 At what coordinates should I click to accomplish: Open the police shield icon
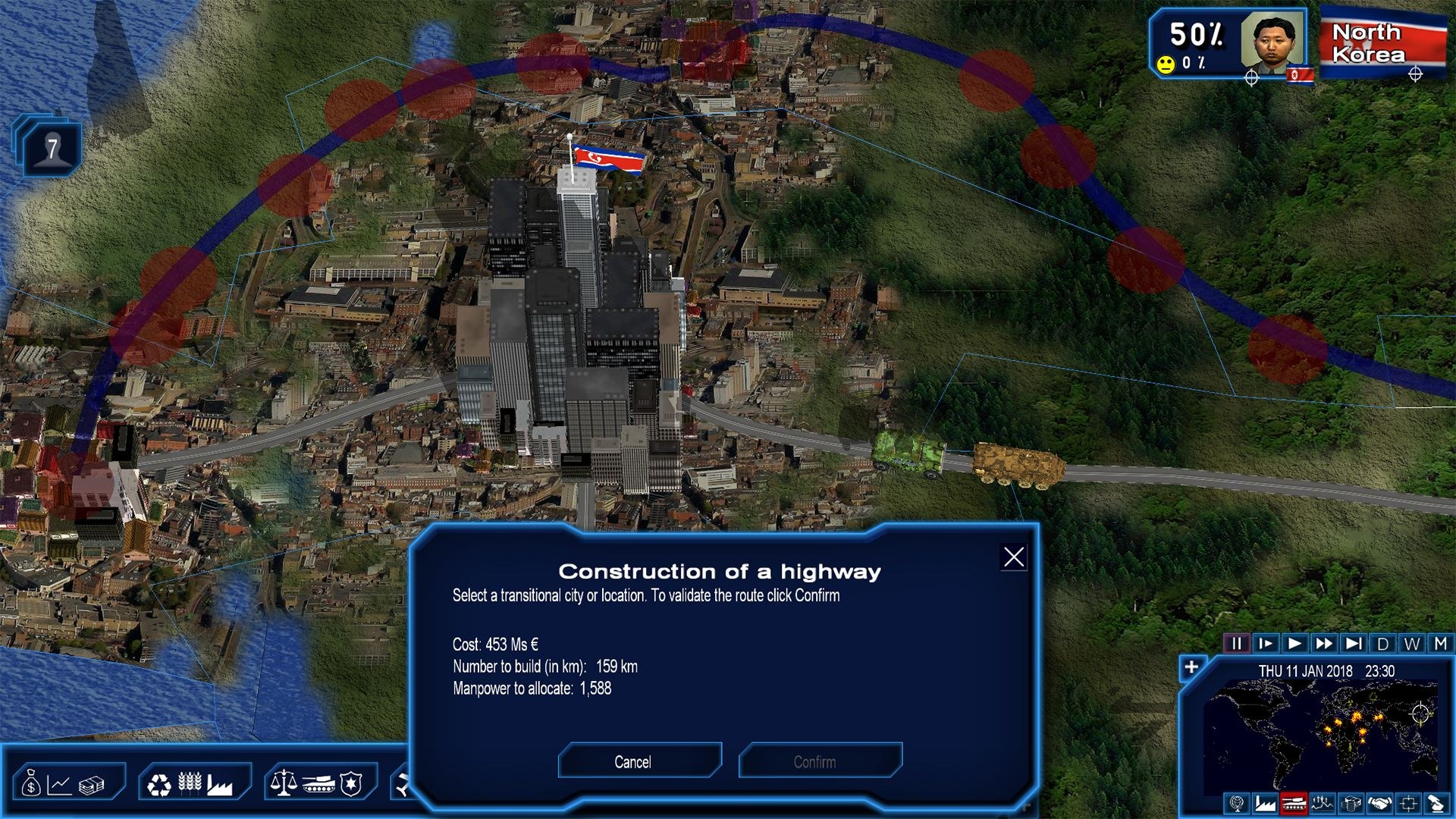(350, 784)
